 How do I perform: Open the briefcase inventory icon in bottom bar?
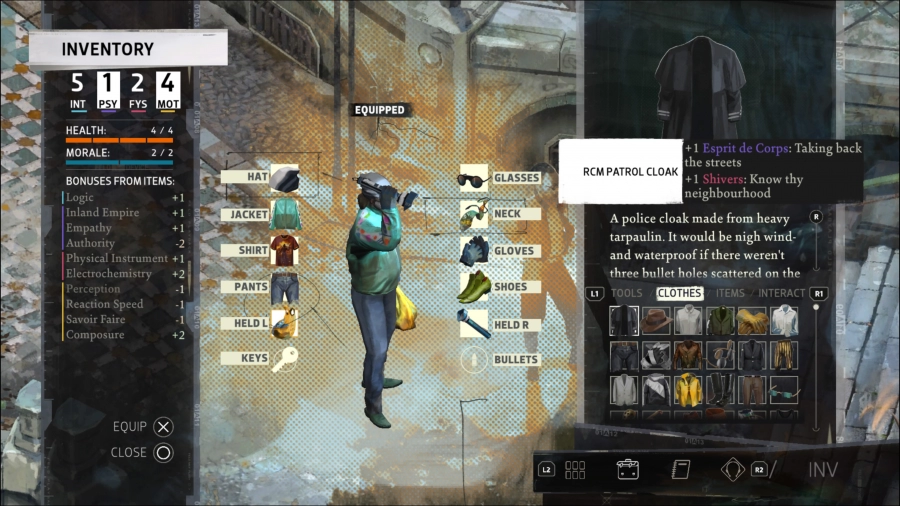coord(628,470)
